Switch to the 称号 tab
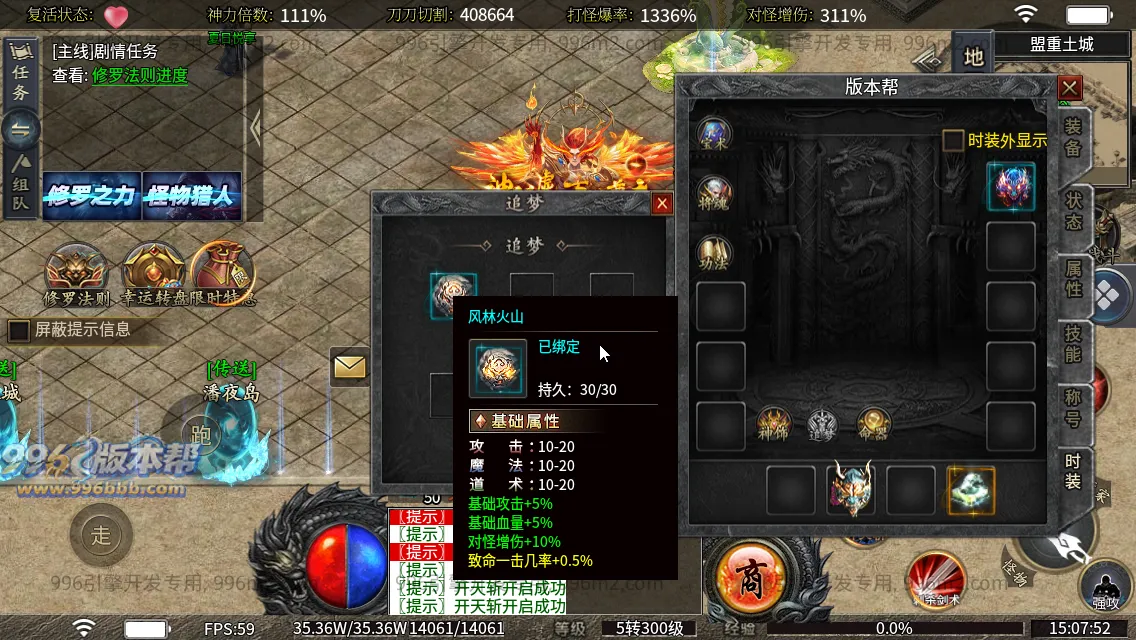 1073,409
